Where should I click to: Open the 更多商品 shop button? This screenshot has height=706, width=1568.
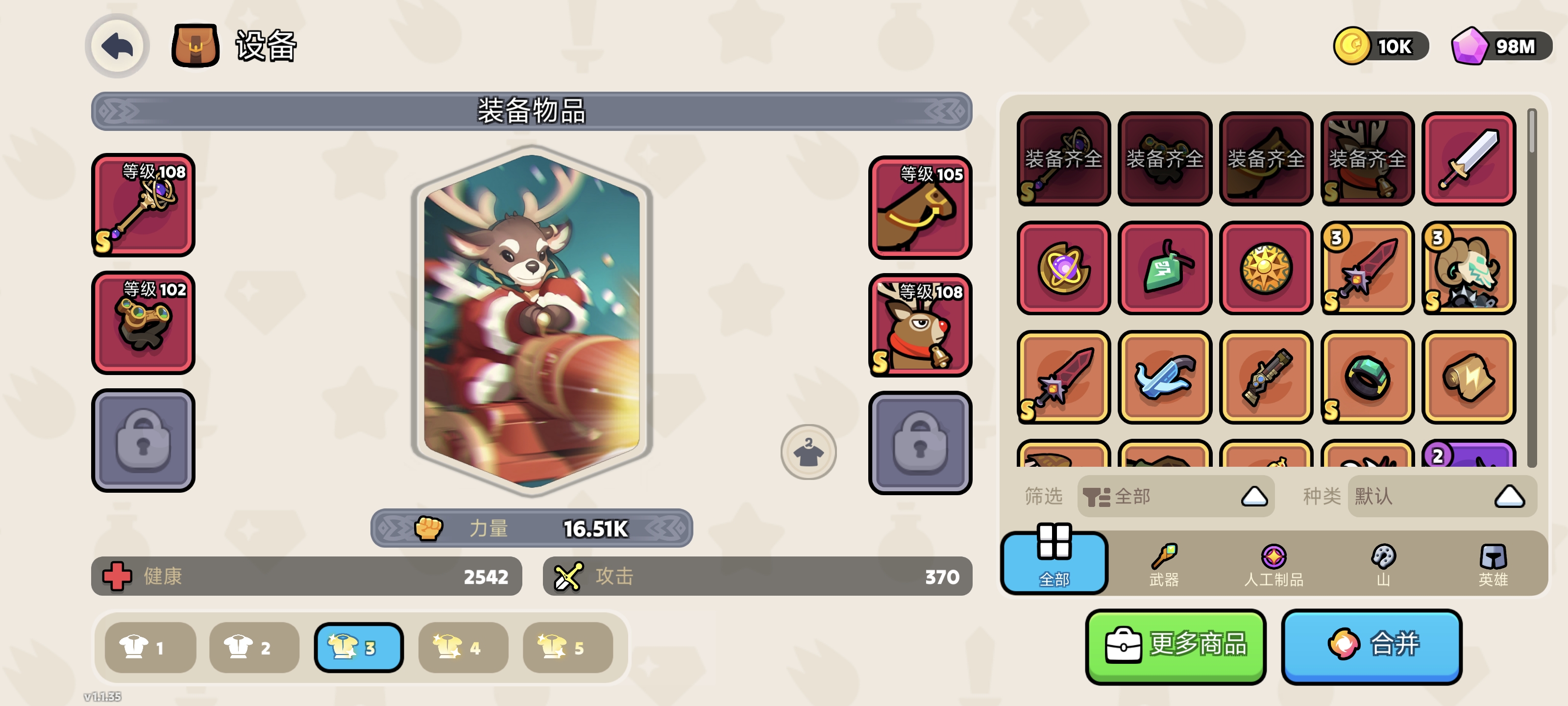(1175, 646)
